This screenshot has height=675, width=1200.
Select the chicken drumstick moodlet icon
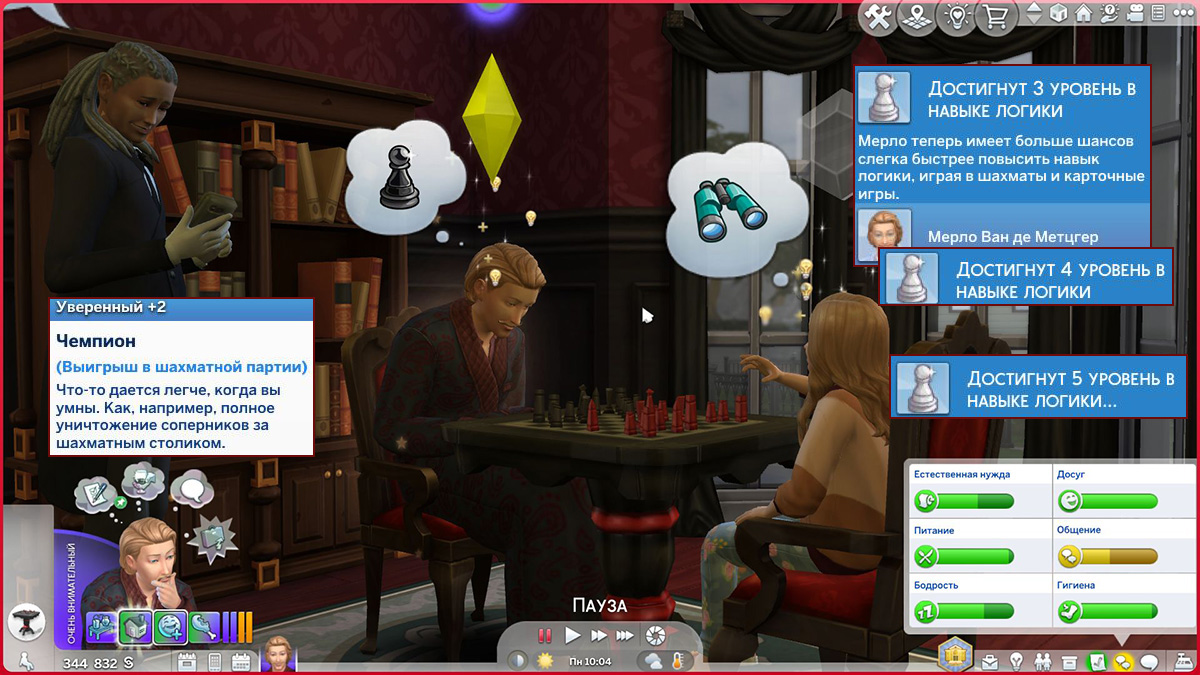coord(204,627)
